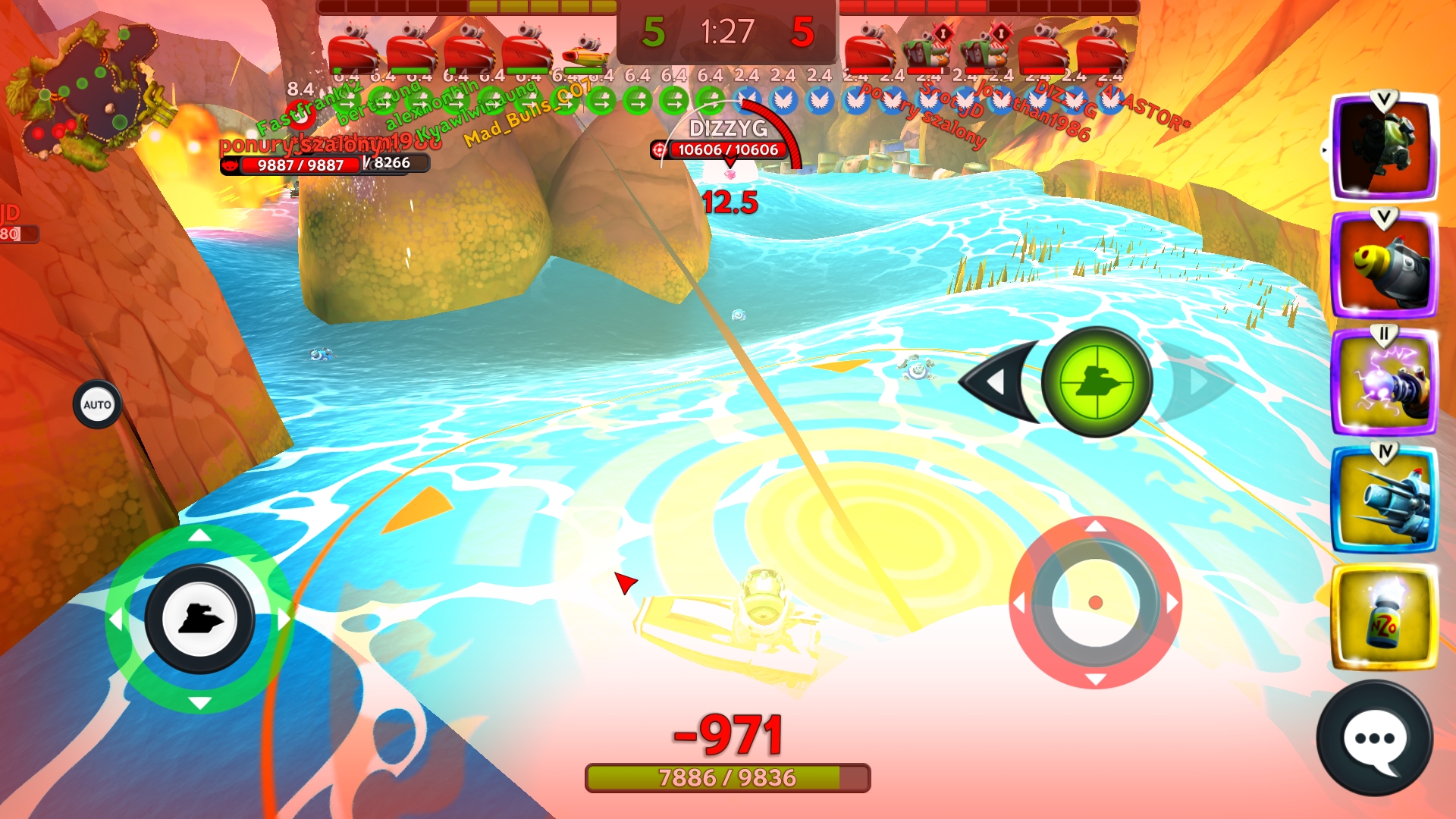This screenshot has width=1456, height=819.
Task: Tap the ship movement joystick
Action: (x=199, y=619)
